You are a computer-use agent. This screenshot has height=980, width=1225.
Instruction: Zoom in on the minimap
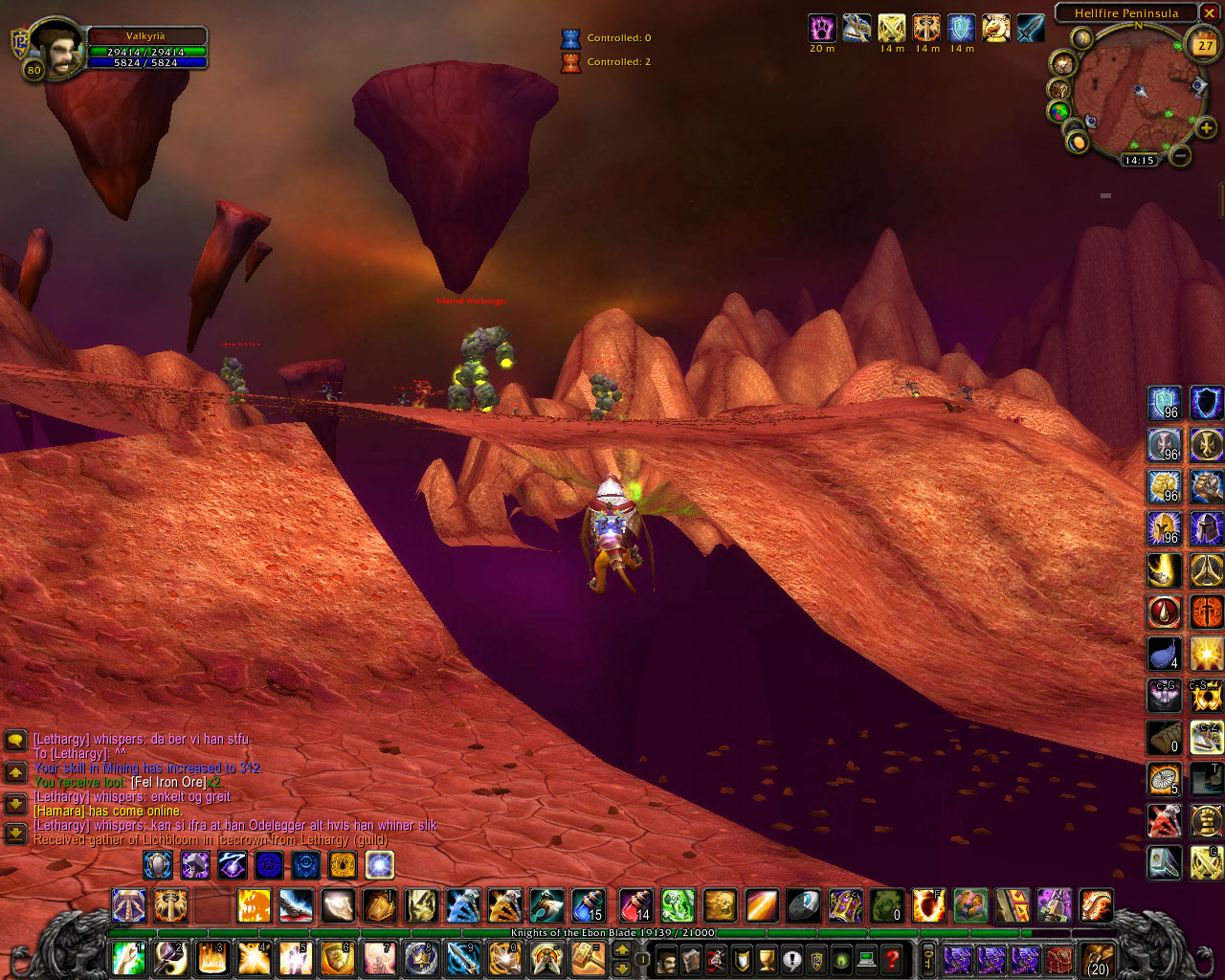pos(1206,127)
